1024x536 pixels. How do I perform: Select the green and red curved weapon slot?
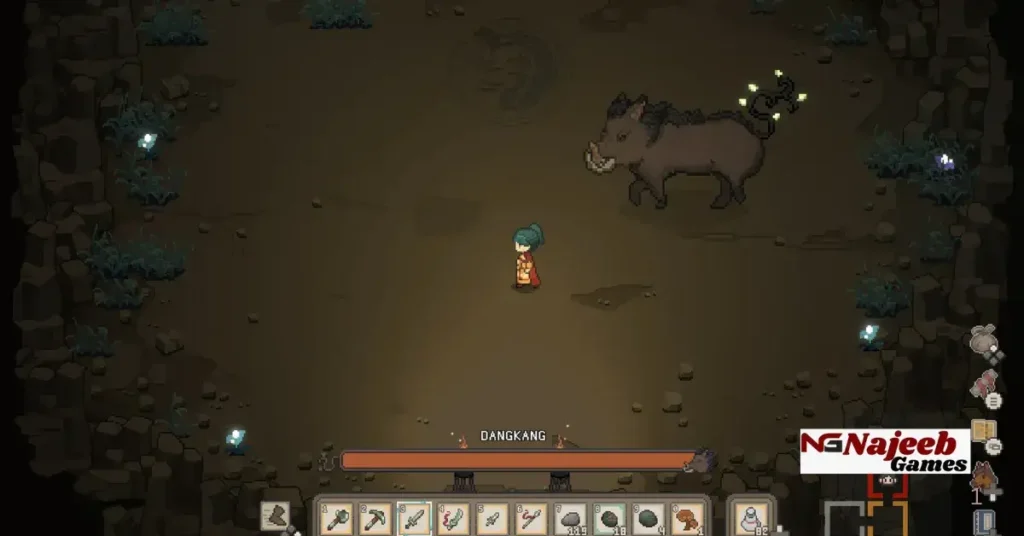click(x=453, y=518)
